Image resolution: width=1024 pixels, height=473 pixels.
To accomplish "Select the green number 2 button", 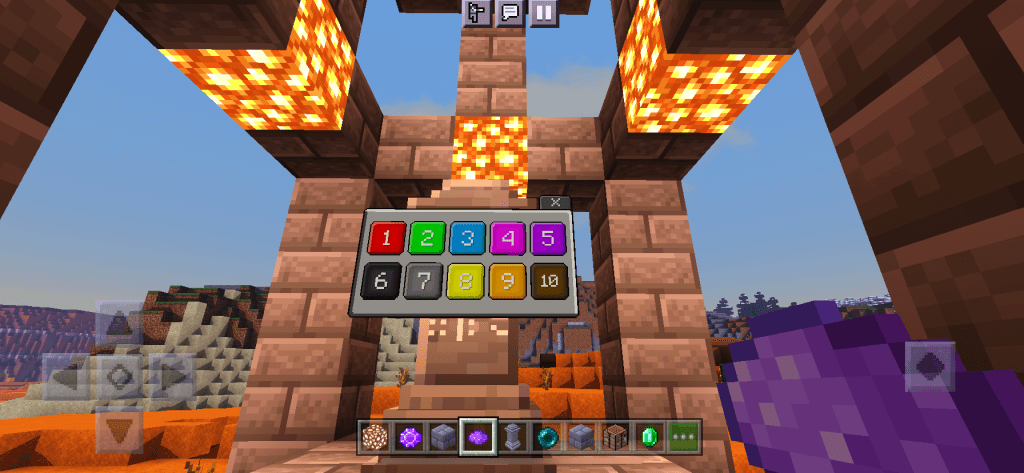I will 426,238.
